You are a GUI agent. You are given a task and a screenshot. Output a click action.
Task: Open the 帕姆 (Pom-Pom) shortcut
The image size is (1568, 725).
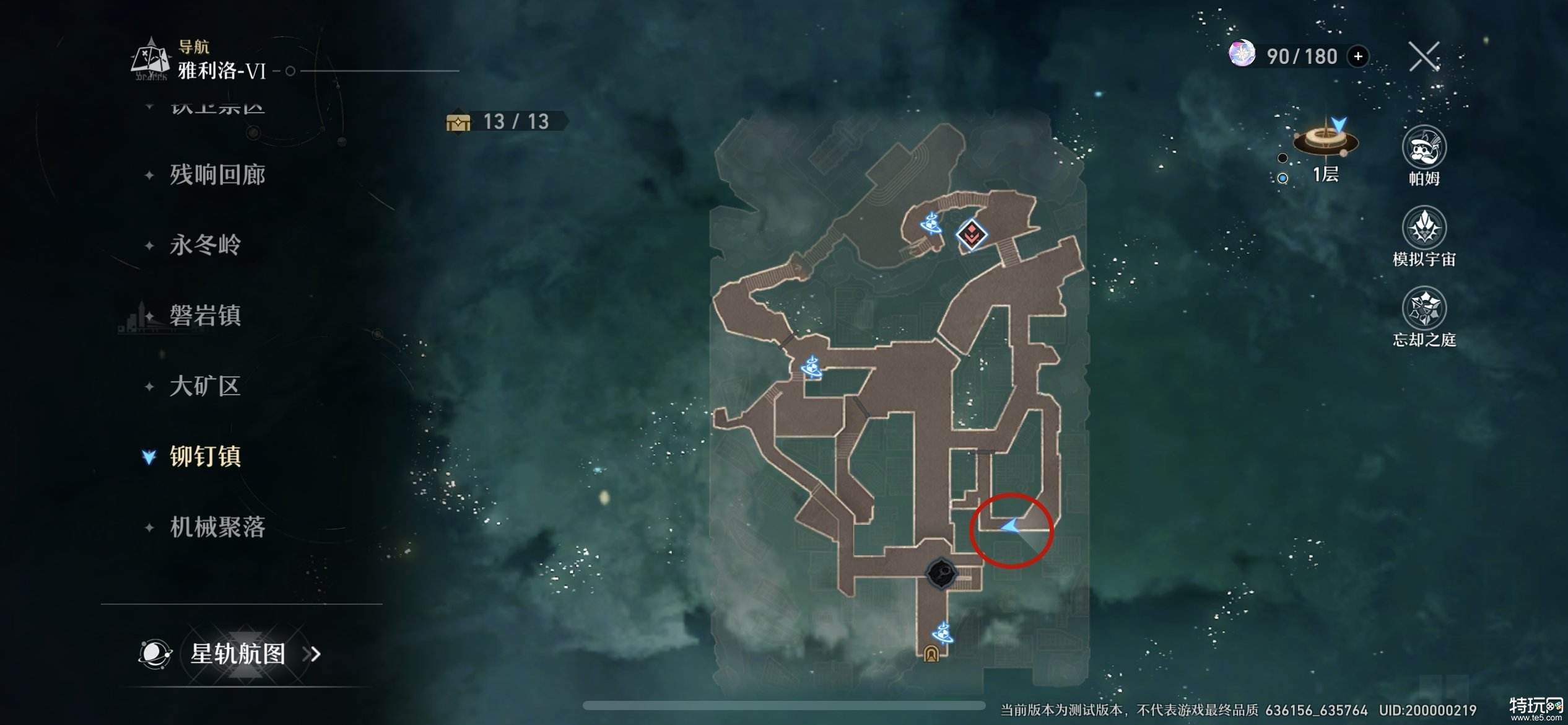[1424, 149]
